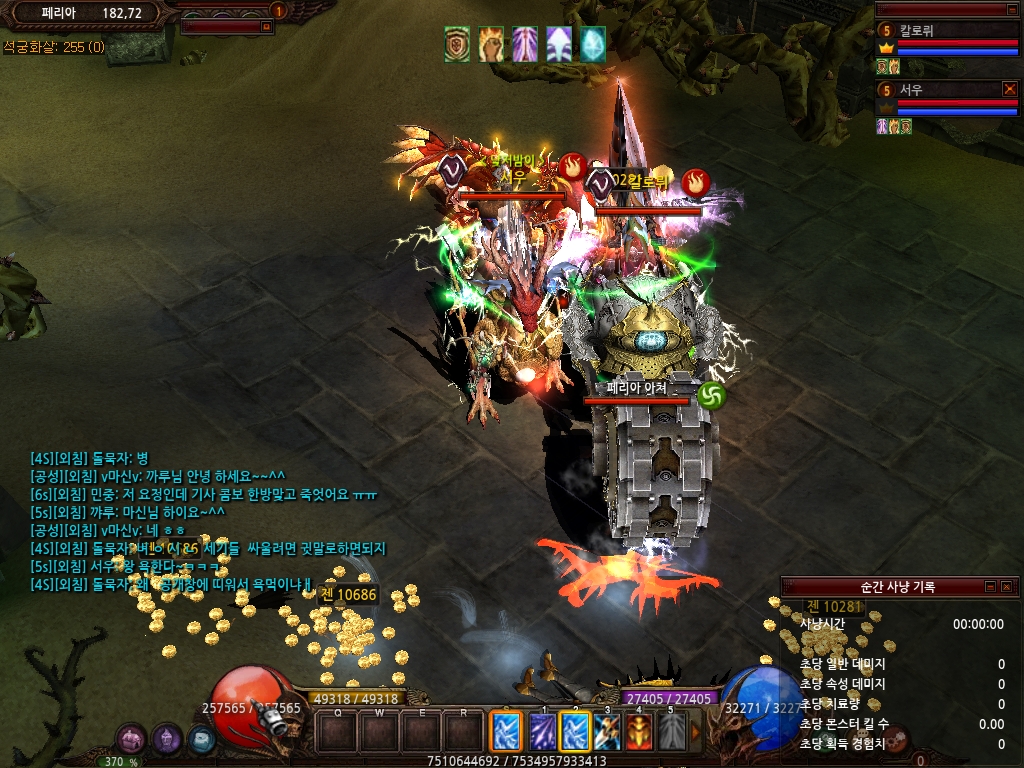
Task: Remove 서우 using the X button
Action: click(1009, 89)
